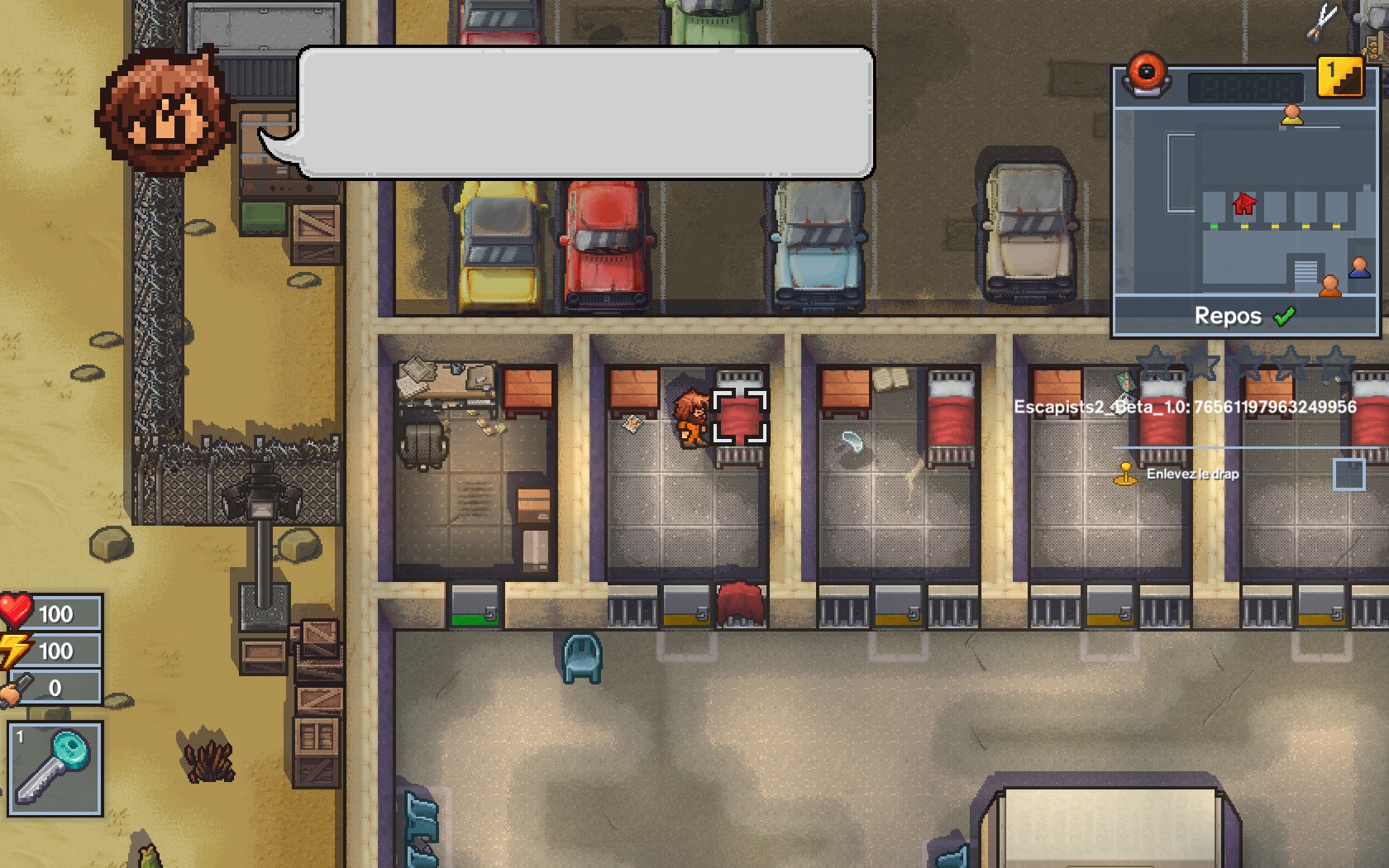The image size is (1389, 868).
Task: Click the empty speech bubble to continue
Action: pos(585,112)
